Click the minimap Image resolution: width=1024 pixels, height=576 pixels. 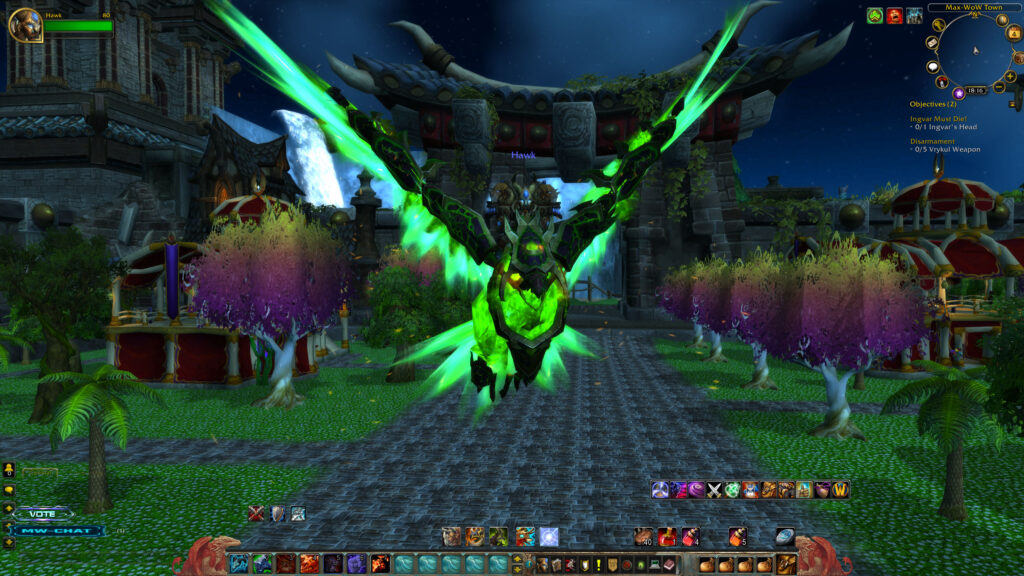(x=973, y=52)
